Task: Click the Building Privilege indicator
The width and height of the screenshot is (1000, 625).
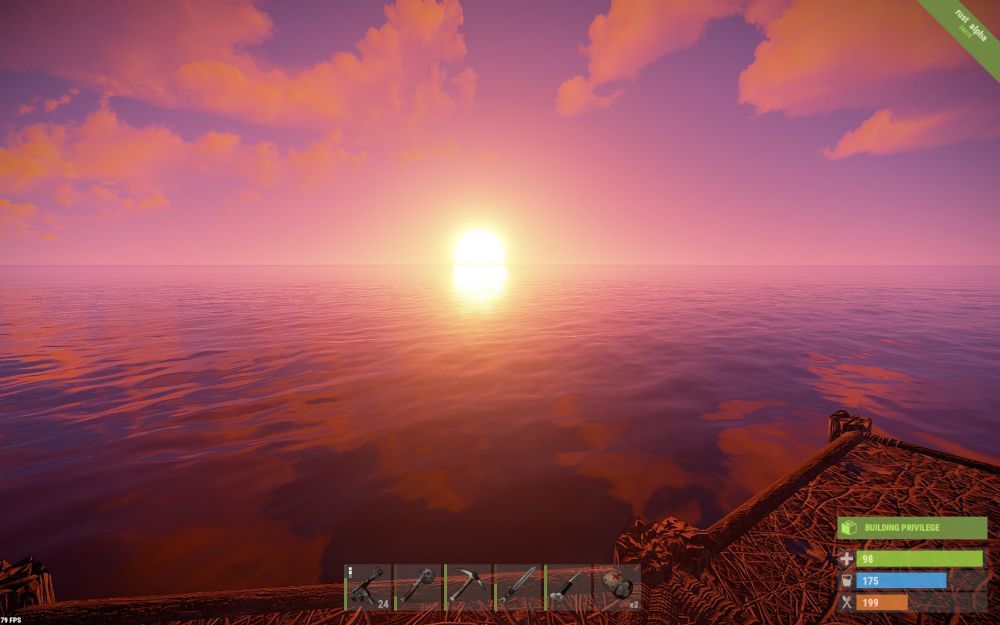Action: (912, 528)
